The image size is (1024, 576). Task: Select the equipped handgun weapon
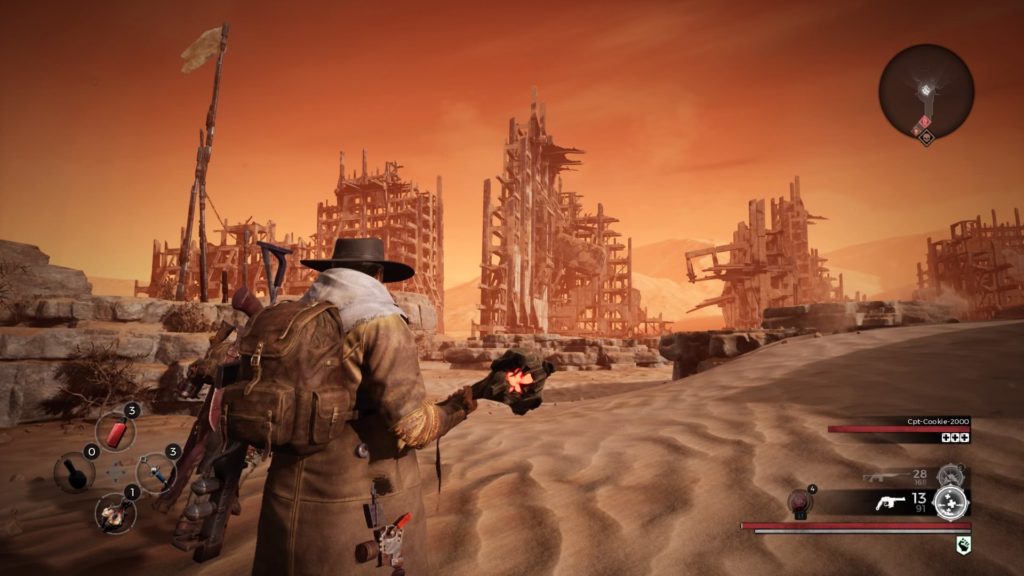(889, 502)
